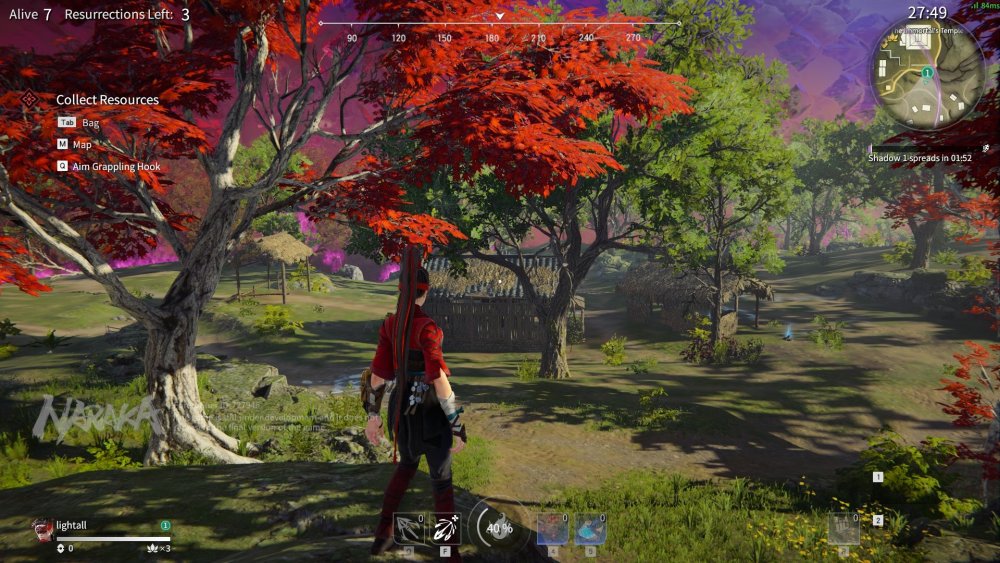This screenshot has width=1000, height=563.
Task: Select the faded weapon slot at bottom right
Action: (x=843, y=527)
